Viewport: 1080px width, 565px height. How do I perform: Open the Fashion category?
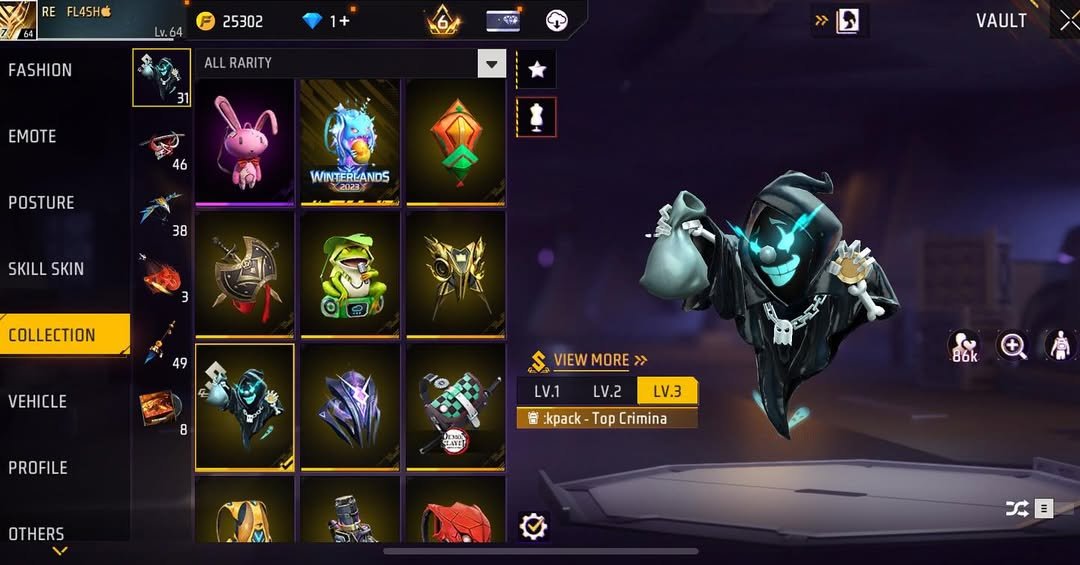pos(40,70)
